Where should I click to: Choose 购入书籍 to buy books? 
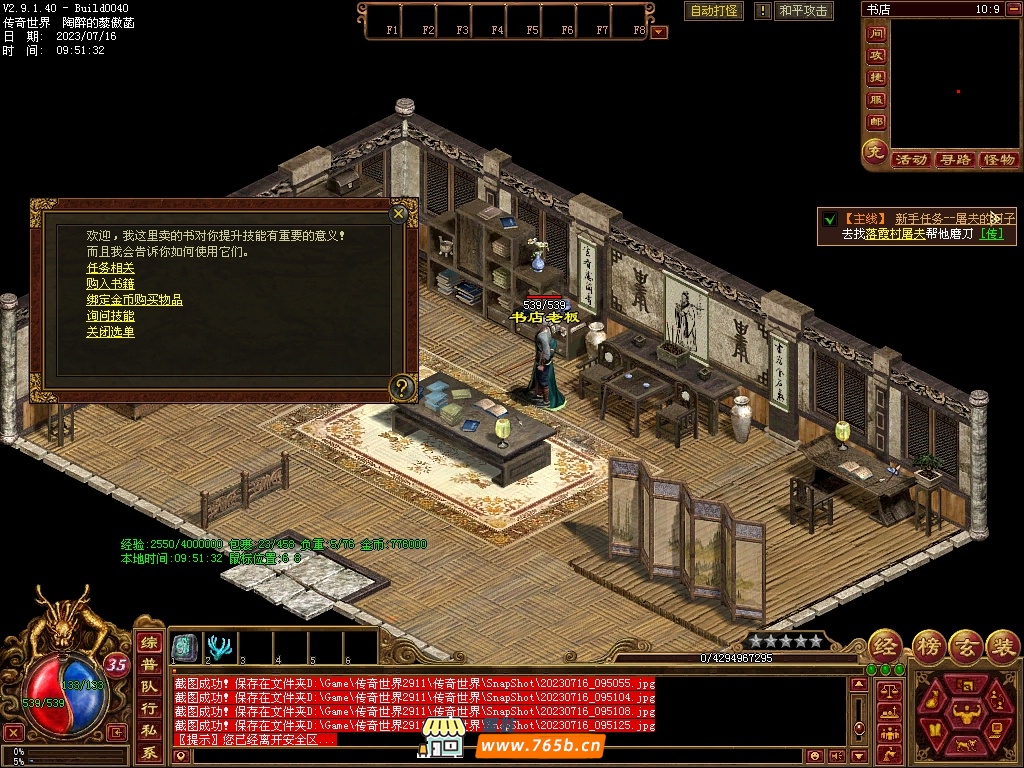tap(110, 284)
